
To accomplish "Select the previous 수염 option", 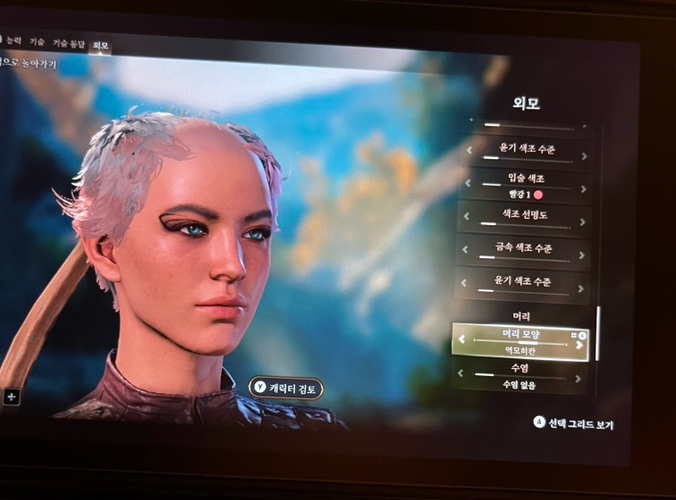I will click(x=461, y=374).
